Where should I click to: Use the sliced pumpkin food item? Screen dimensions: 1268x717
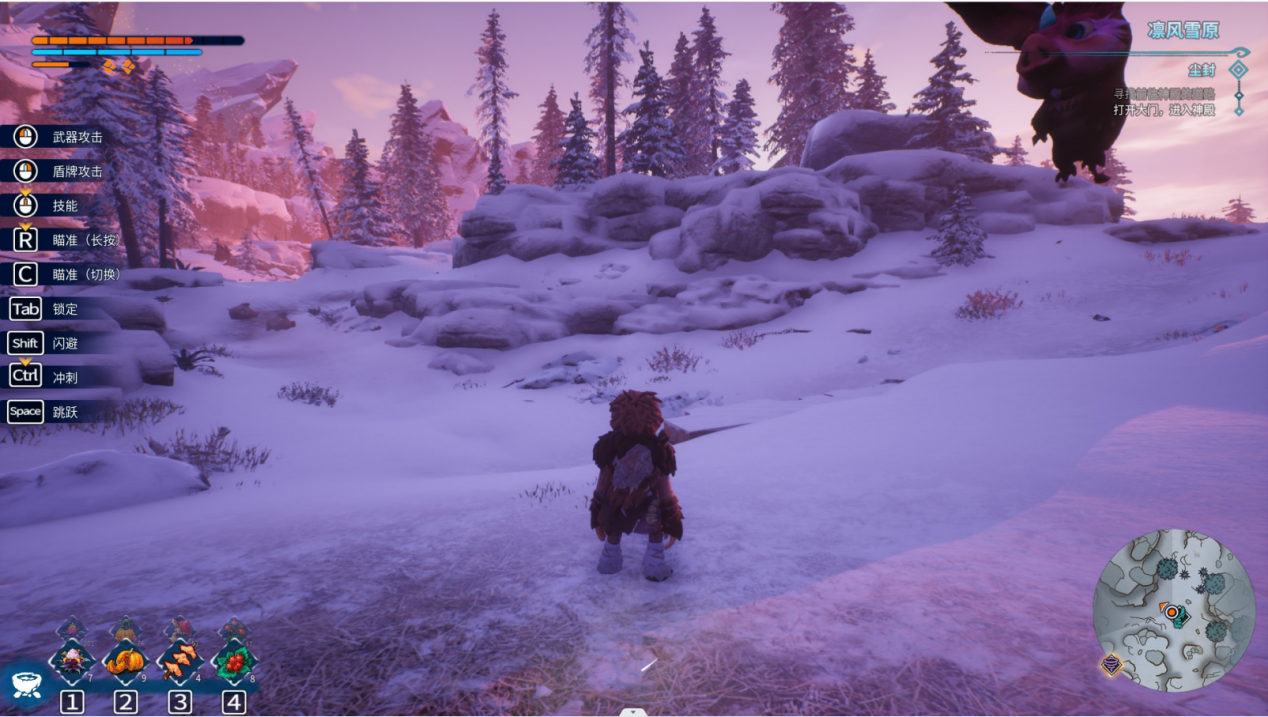[x=126, y=660]
